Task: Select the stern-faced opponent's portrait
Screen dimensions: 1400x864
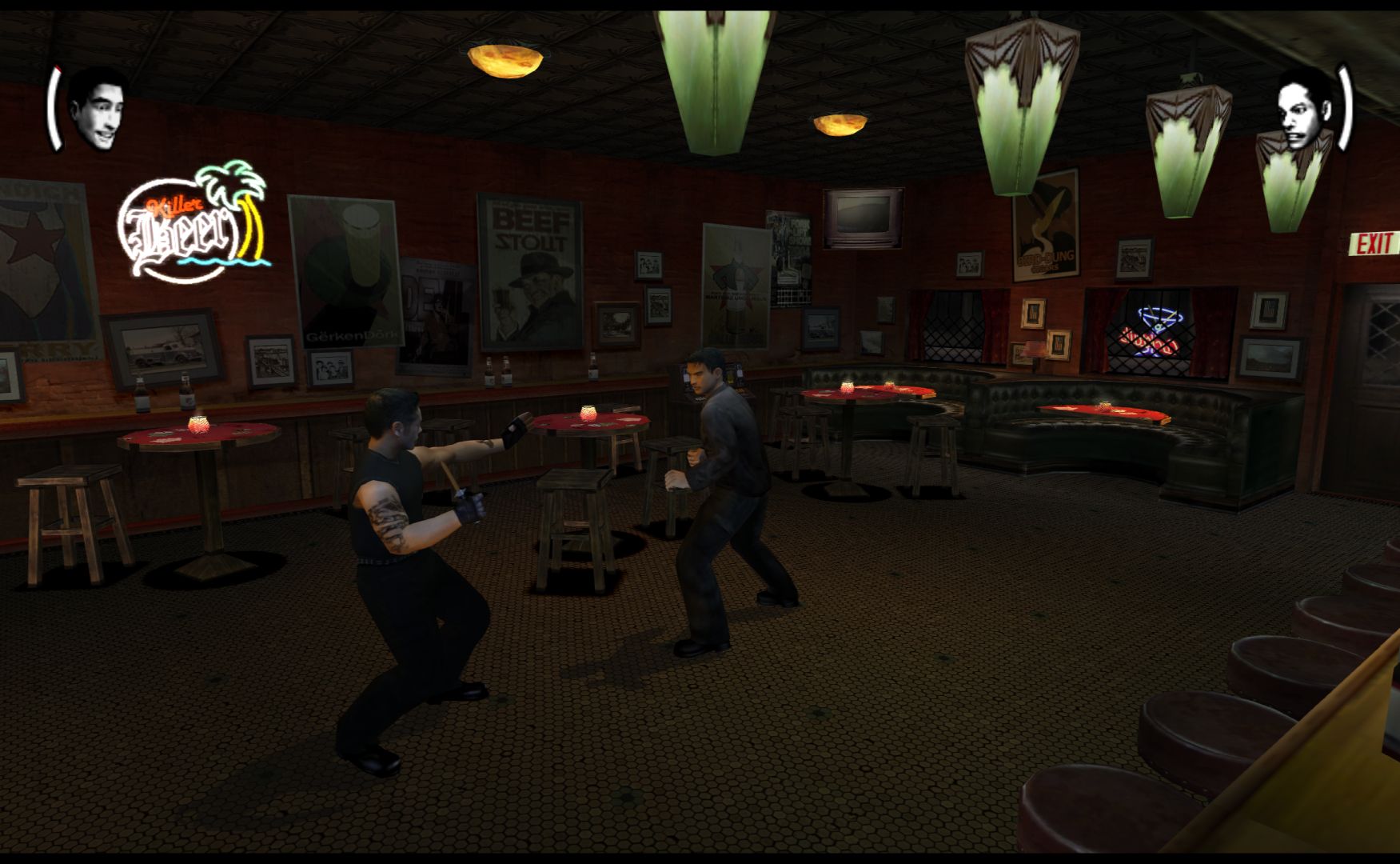Action: tap(1302, 108)
